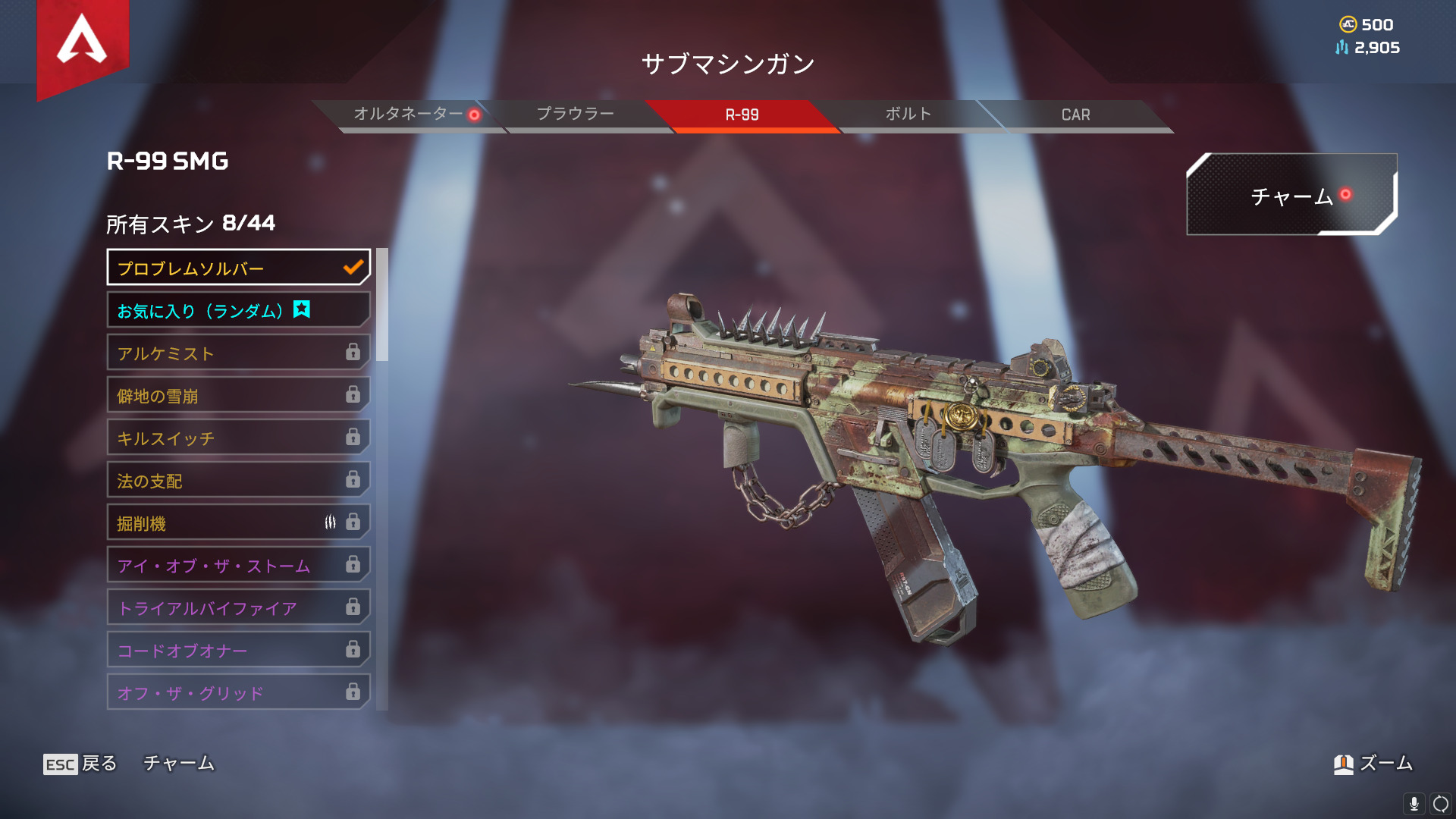Image resolution: width=1456 pixels, height=819 pixels.
Task: Switch to the CAR weapon tab
Action: click(x=1076, y=115)
